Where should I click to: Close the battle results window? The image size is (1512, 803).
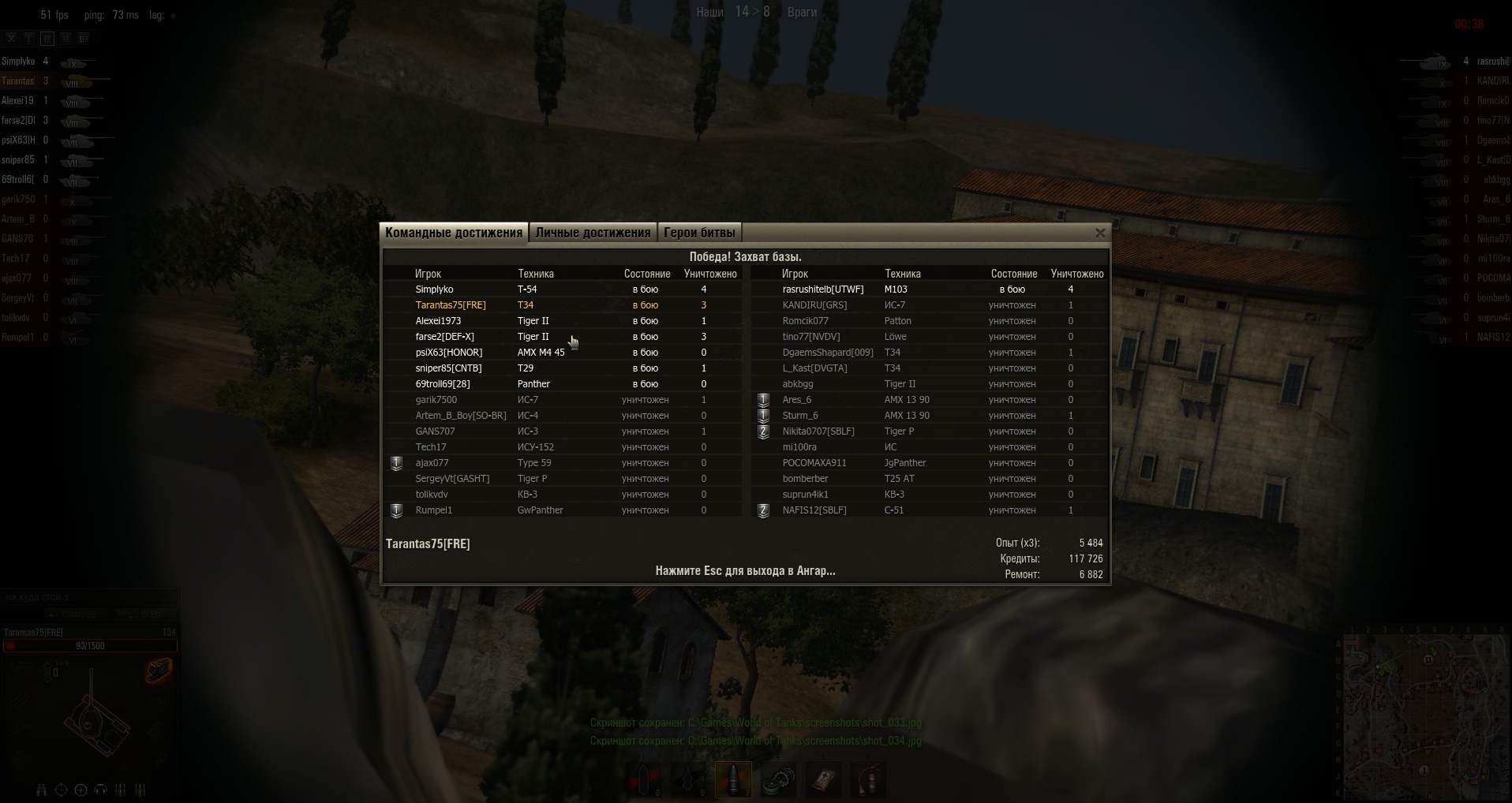[x=1100, y=233]
